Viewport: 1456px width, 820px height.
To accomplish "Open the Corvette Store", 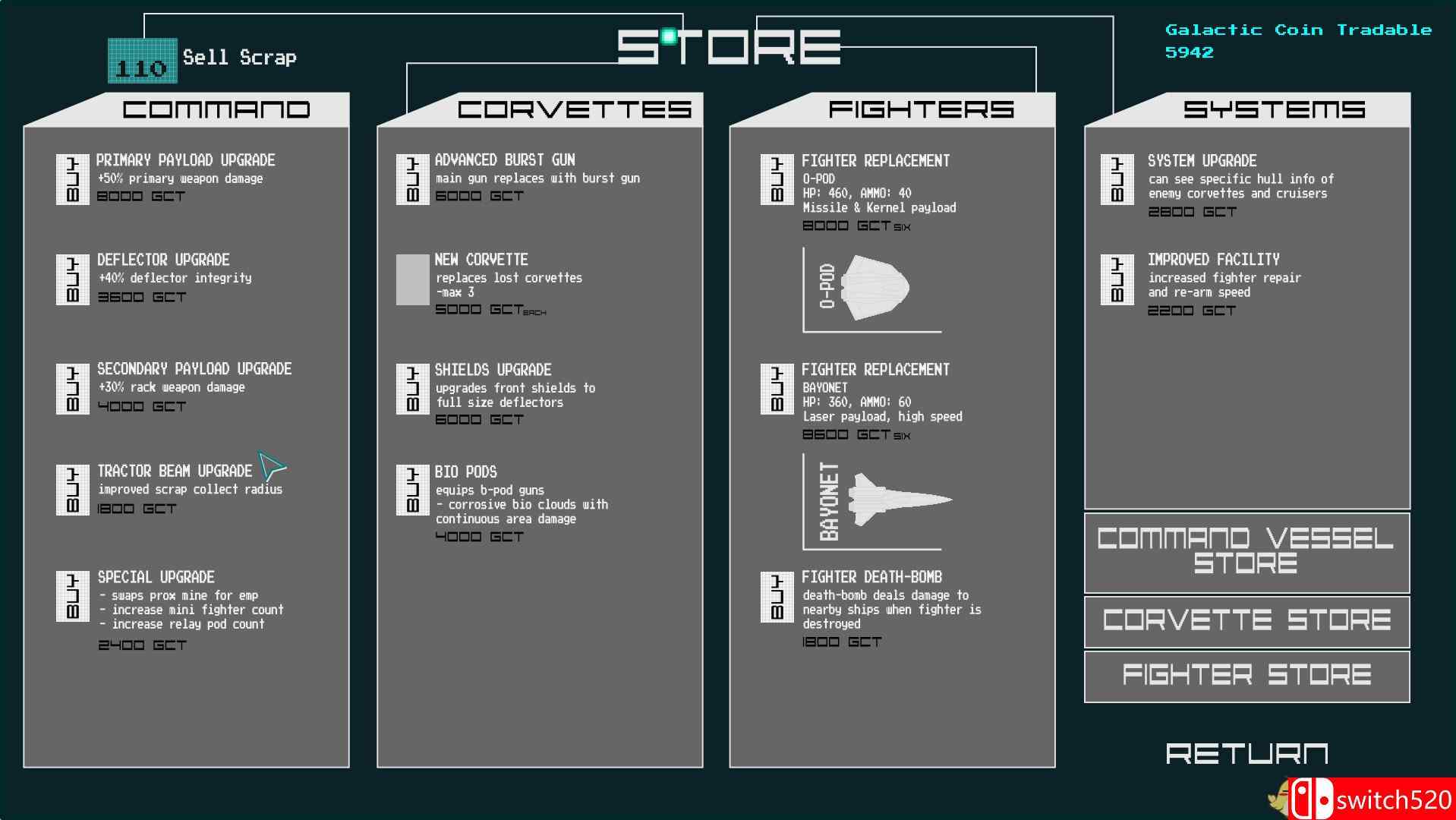I will (1246, 621).
